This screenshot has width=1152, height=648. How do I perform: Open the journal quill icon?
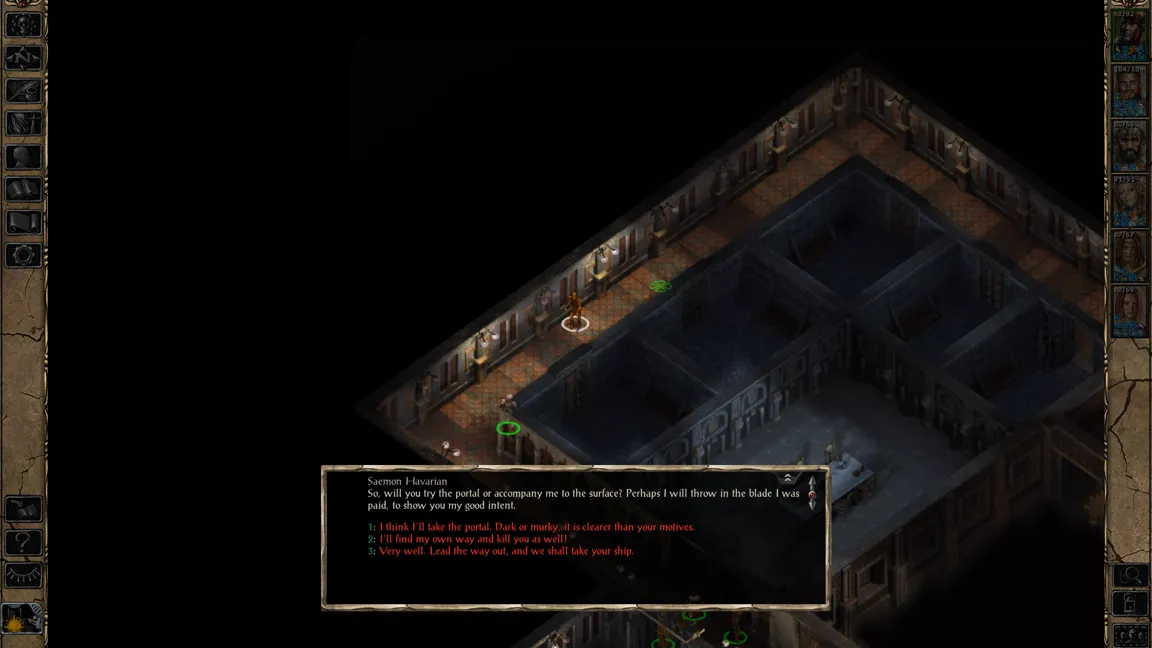click(x=23, y=91)
